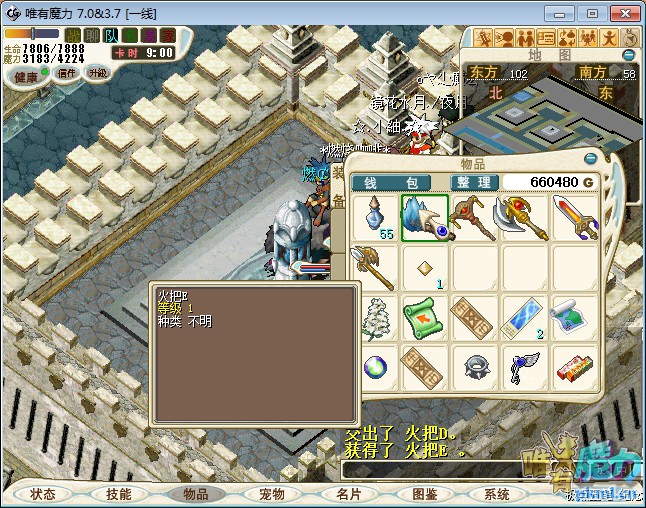Select the flaming red sword item

coord(574,217)
